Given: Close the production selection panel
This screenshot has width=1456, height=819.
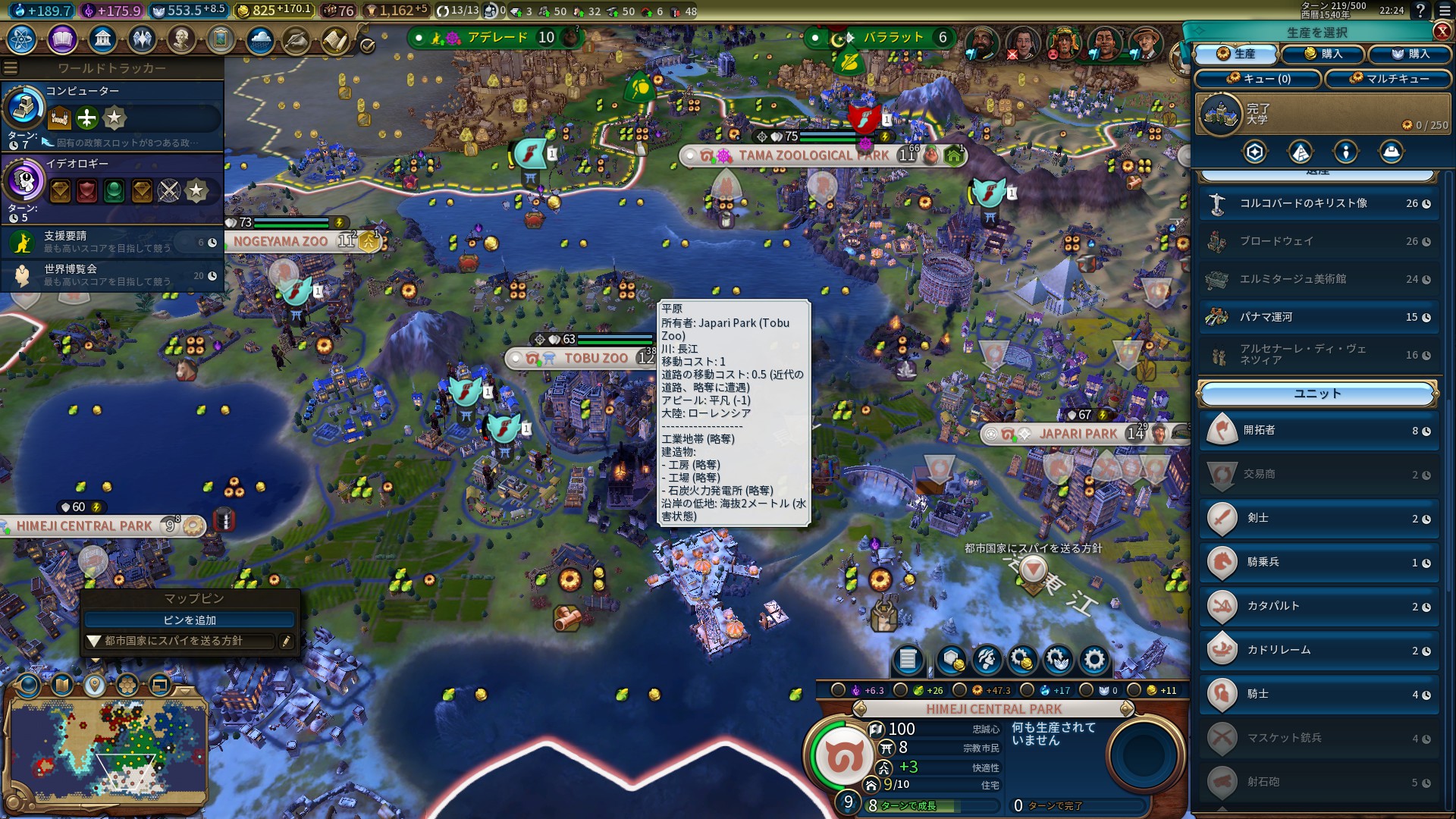Looking at the screenshot, I should coord(1442,31).
